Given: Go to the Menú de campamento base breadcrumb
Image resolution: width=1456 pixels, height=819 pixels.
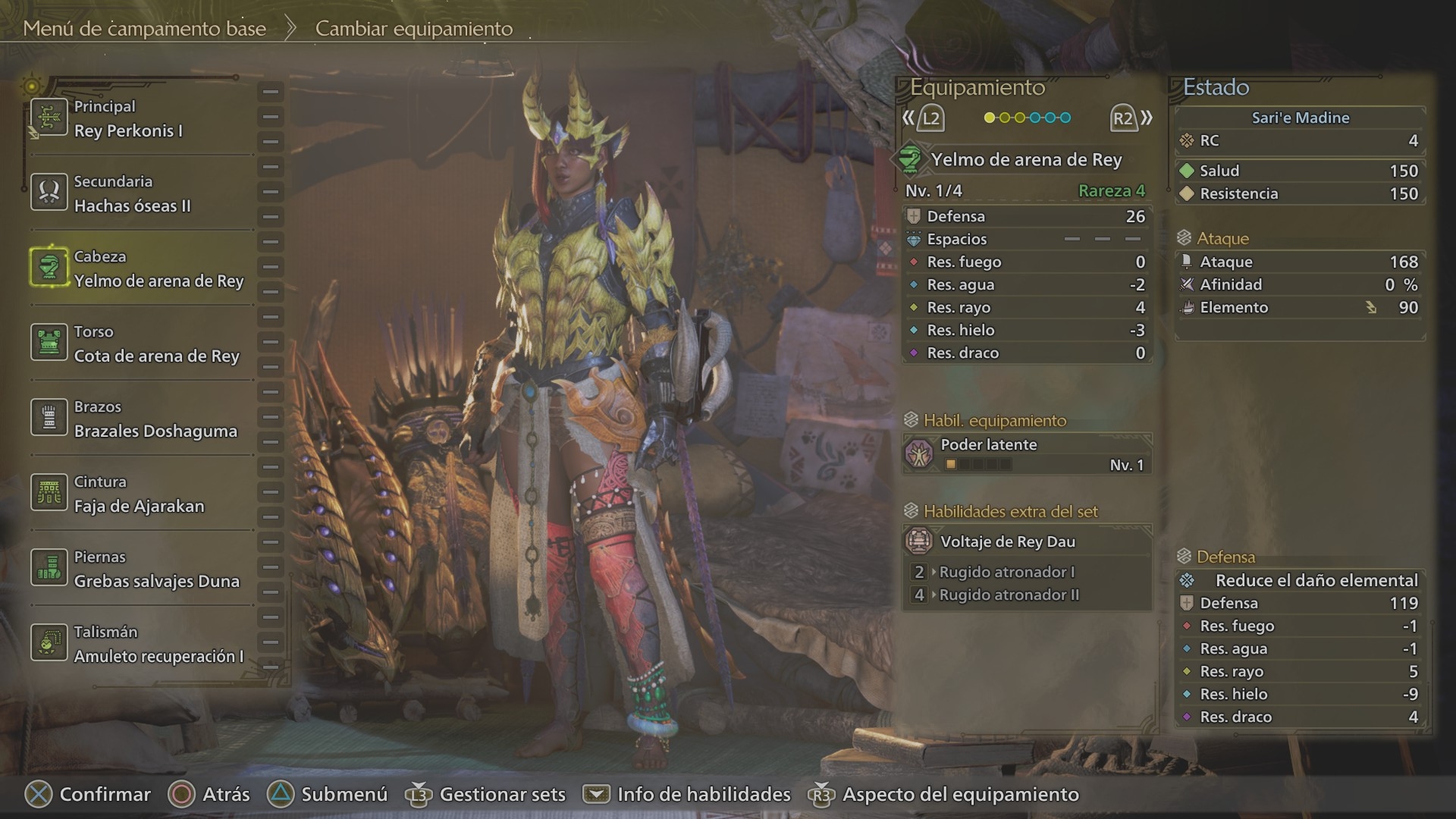Looking at the screenshot, I should tap(144, 29).
